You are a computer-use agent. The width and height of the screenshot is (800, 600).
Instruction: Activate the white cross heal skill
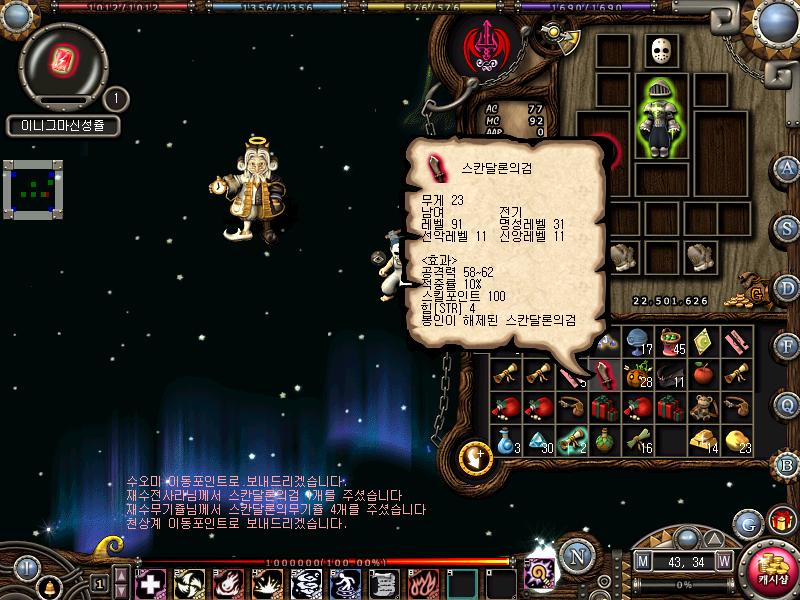tap(150, 582)
